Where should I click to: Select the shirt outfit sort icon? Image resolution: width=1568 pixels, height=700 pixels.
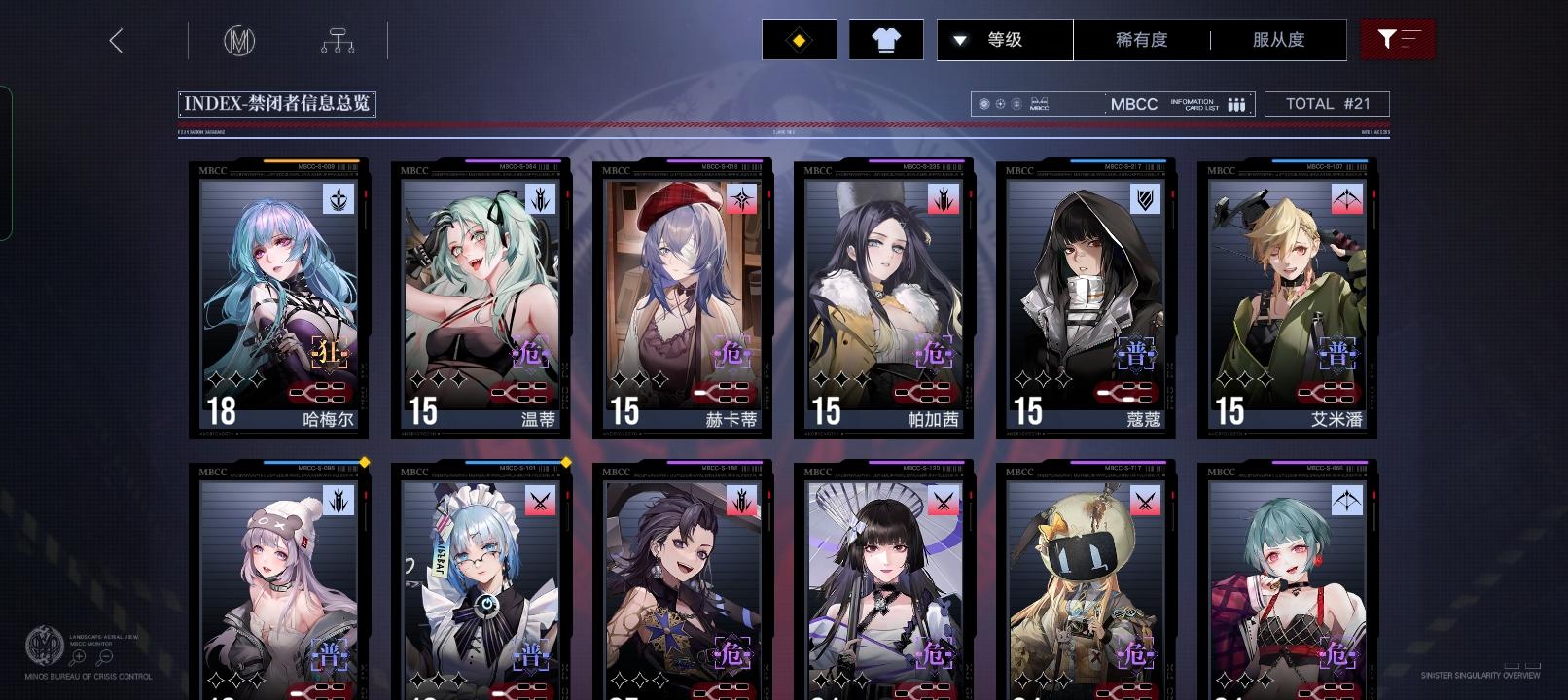(x=885, y=39)
